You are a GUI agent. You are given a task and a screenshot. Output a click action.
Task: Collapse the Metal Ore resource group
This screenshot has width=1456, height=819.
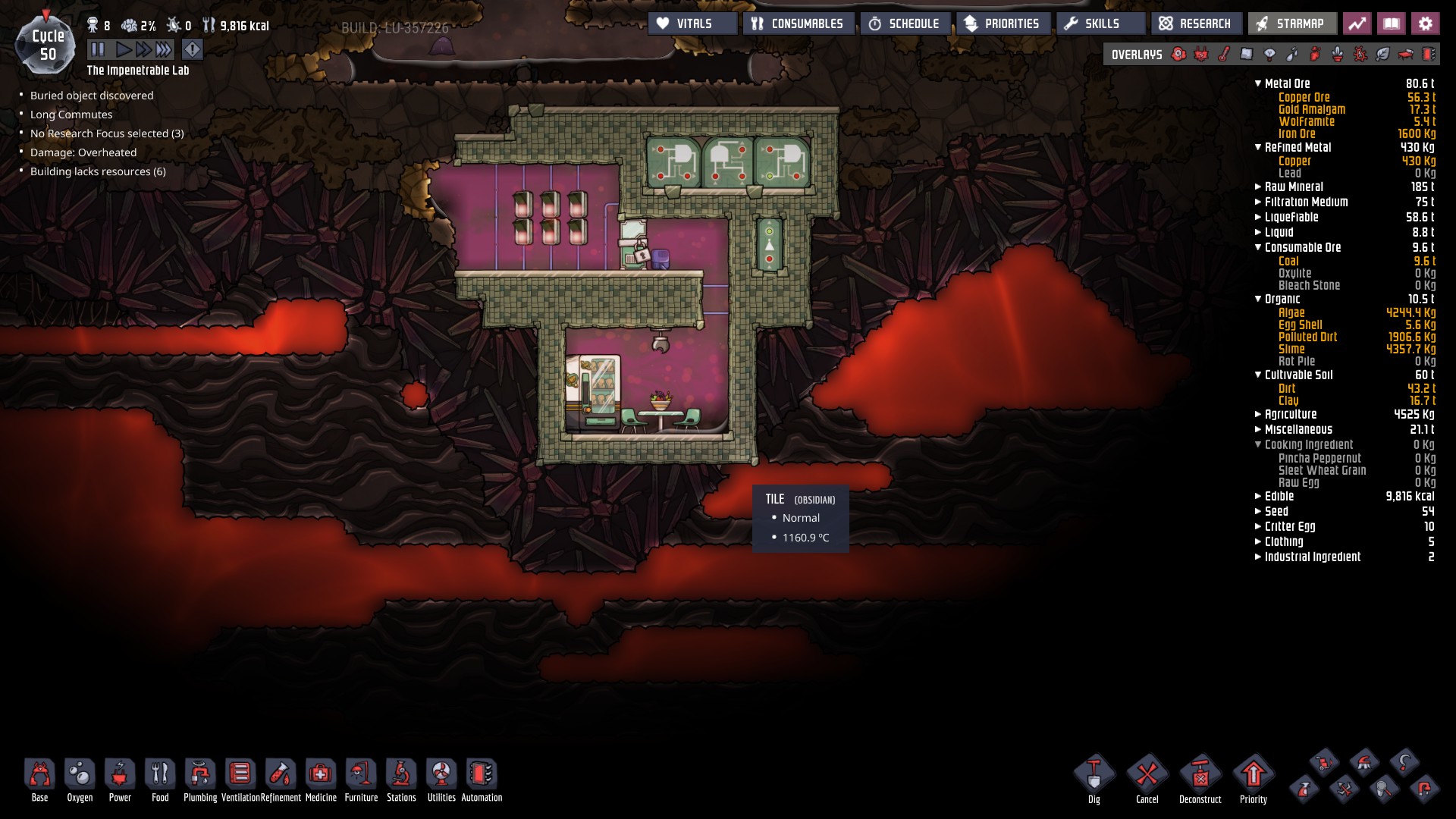[1257, 84]
